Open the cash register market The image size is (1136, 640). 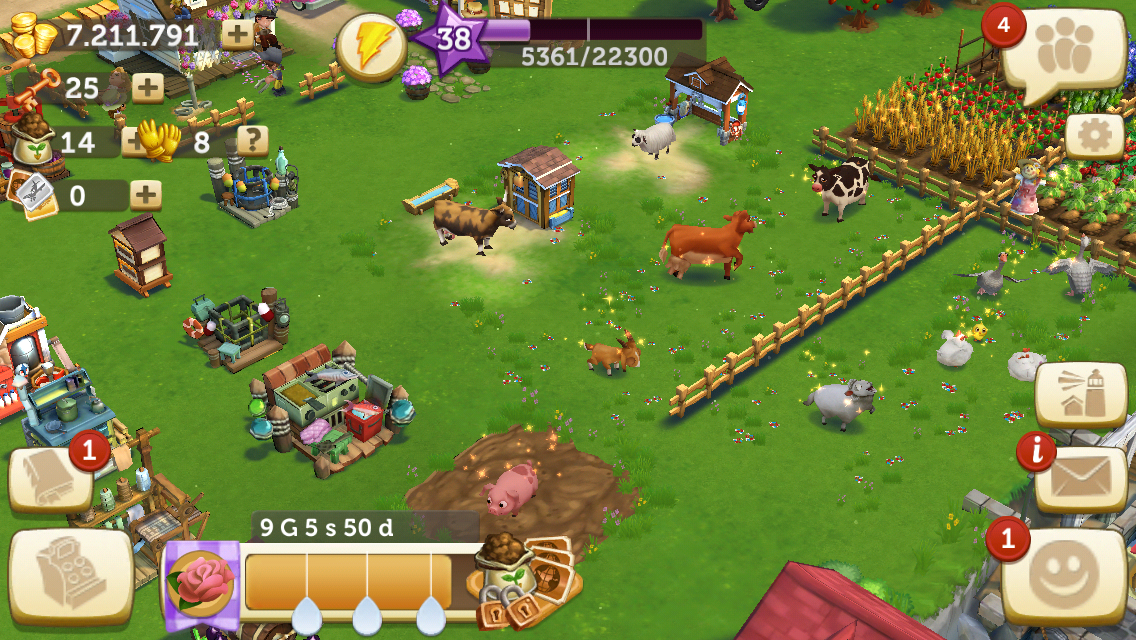(71, 575)
